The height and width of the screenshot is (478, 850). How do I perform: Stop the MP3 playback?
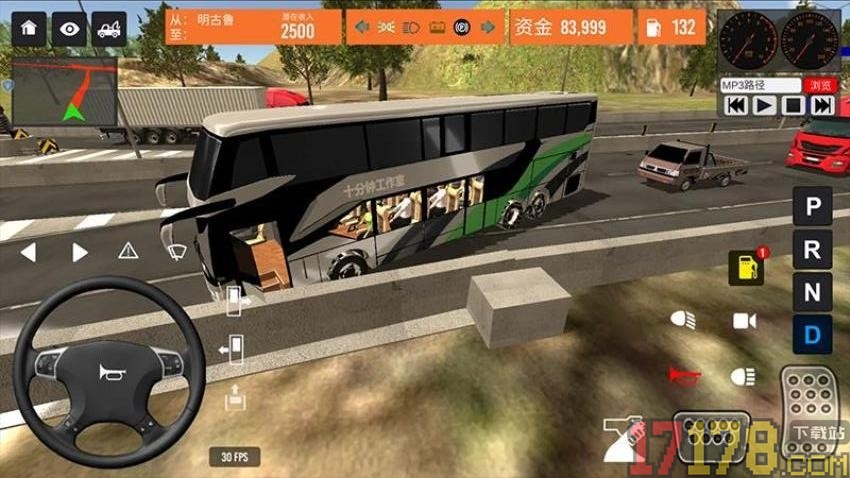tap(793, 105)
